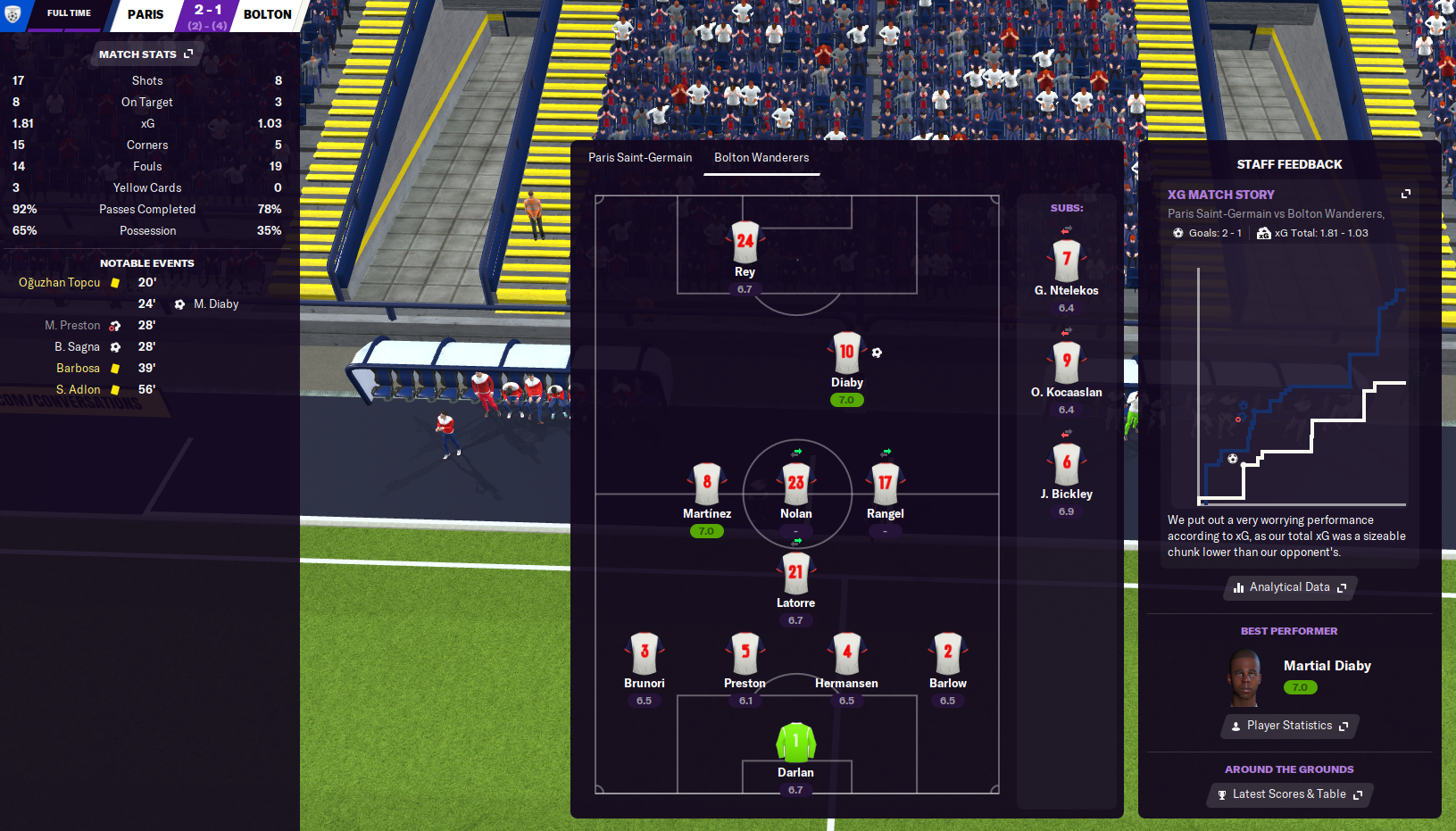Select Martinez in midfield
Image resolution: width=1456 pixels, height=831 pixels.
pyautogui.click(x=706, y=483)
